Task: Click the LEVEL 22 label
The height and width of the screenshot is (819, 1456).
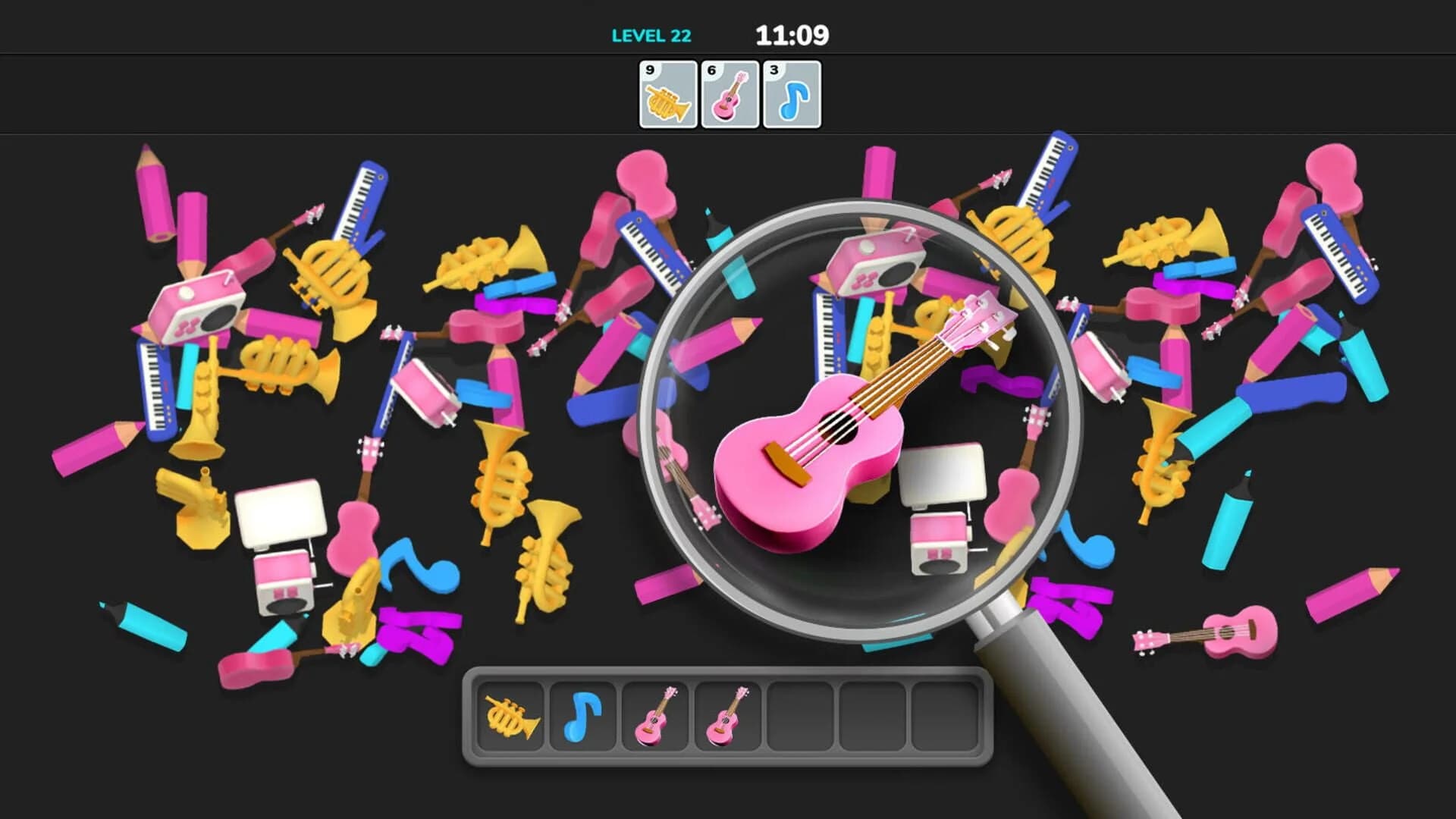Action: coord(650,33)
